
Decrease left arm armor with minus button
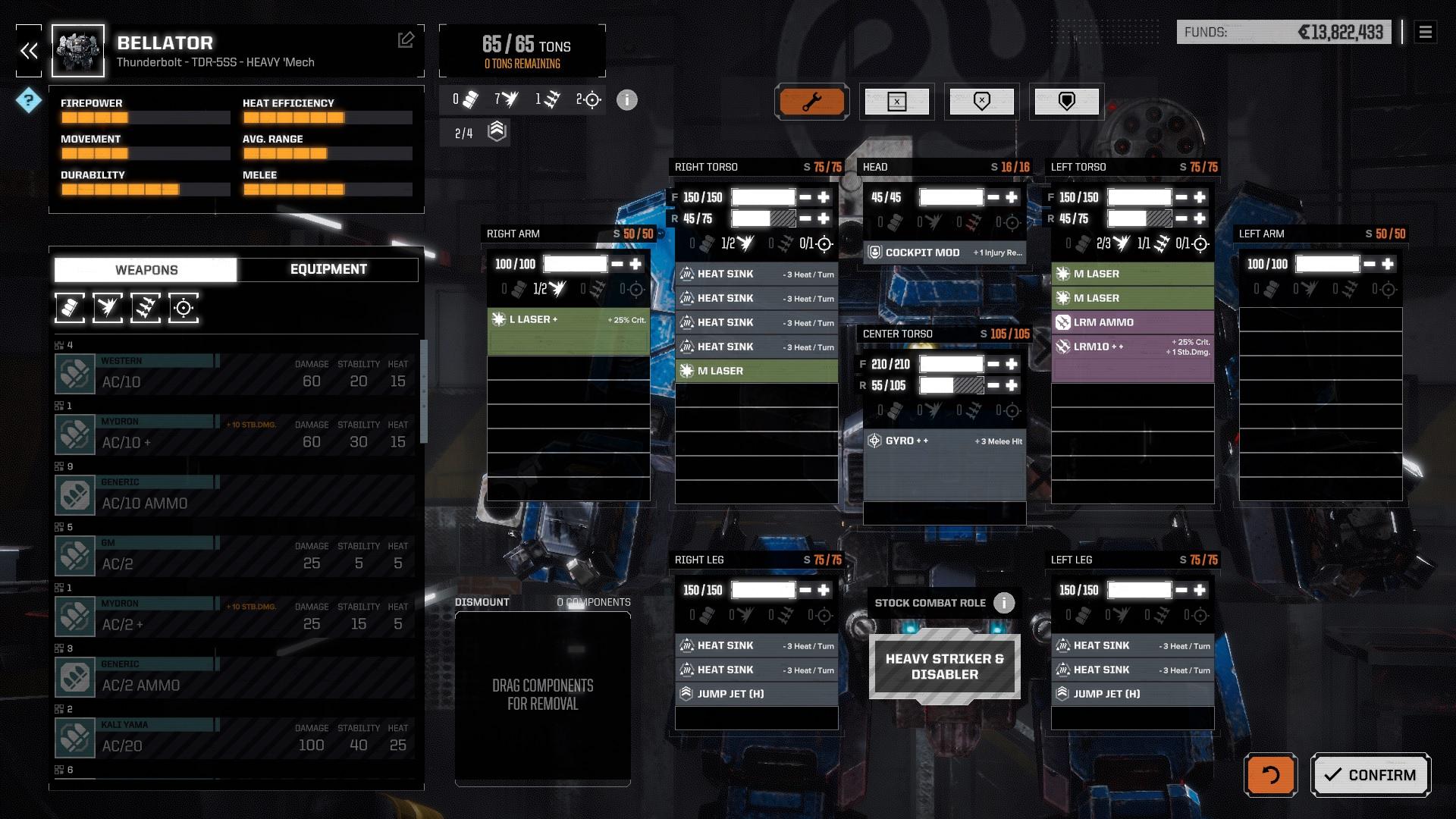pos(1370,264)
